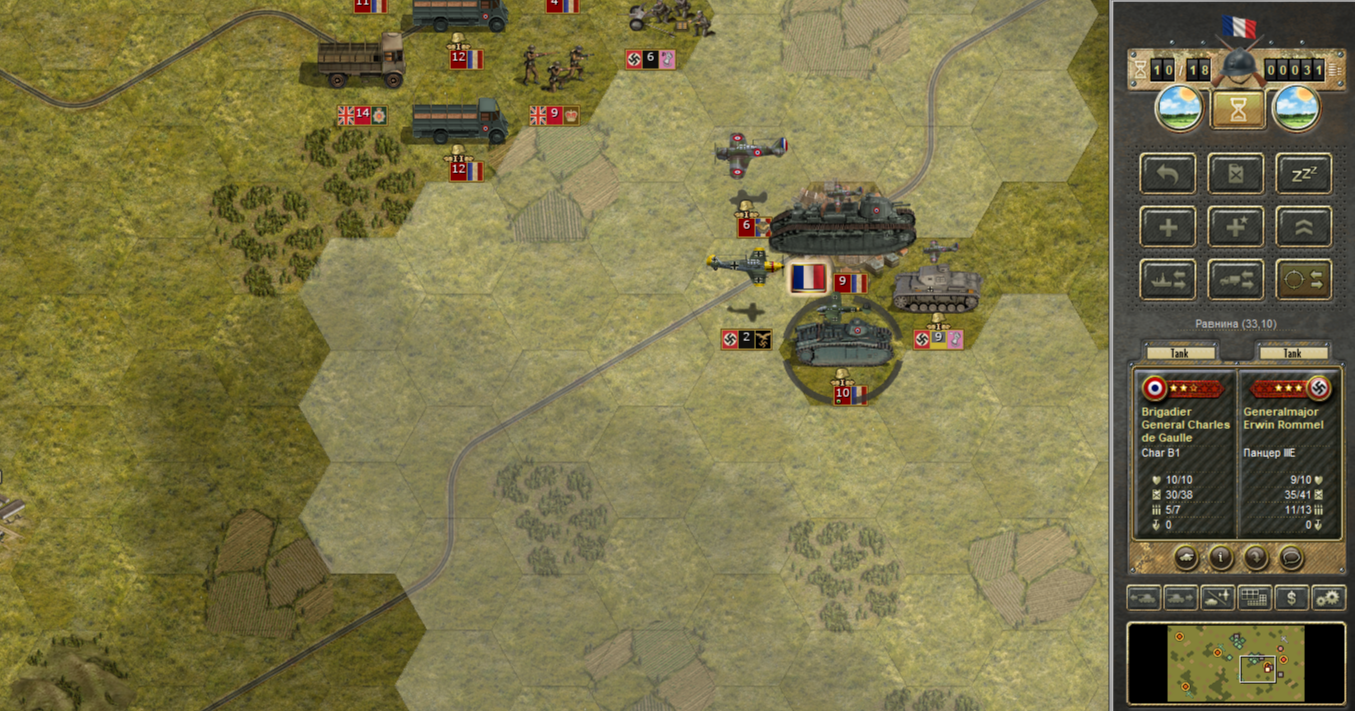Toggle the crosshair switch mode button

click(1303, 281)
